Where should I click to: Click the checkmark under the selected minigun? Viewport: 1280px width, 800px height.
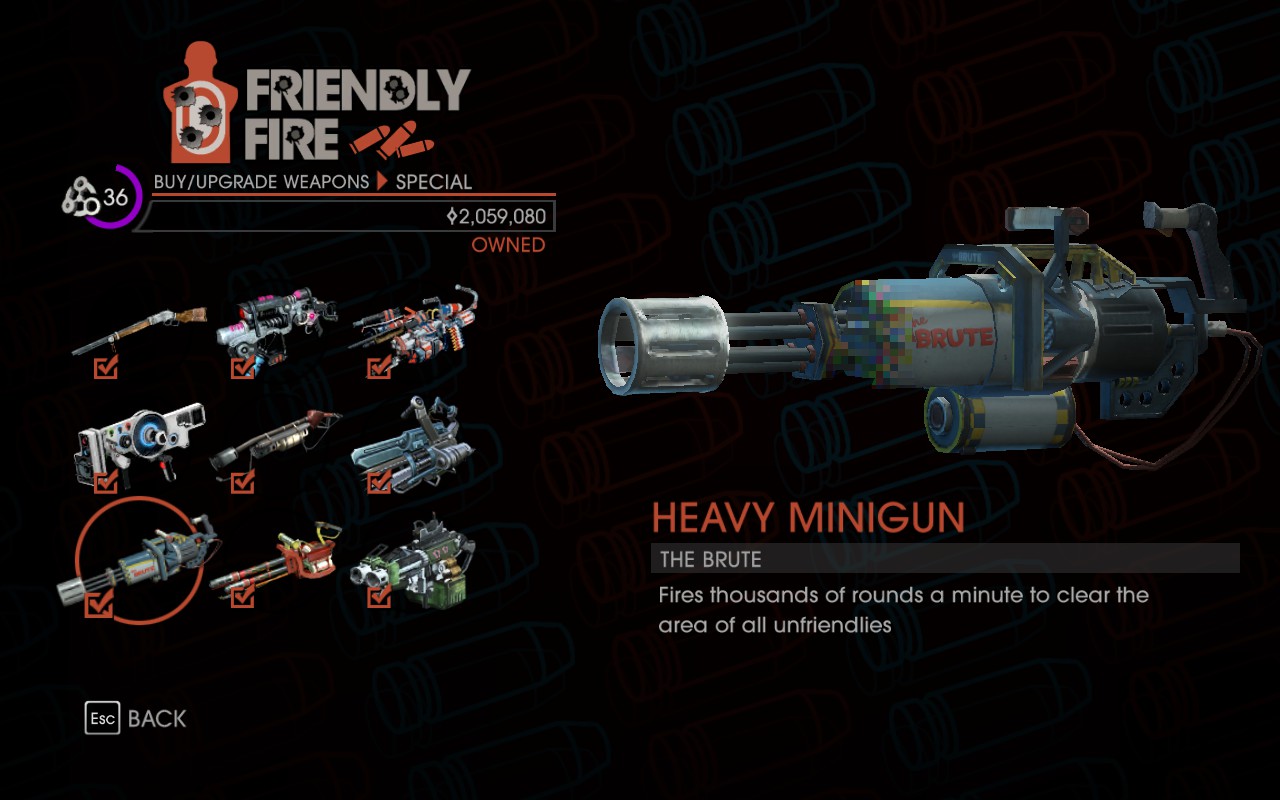click(97, 603)
